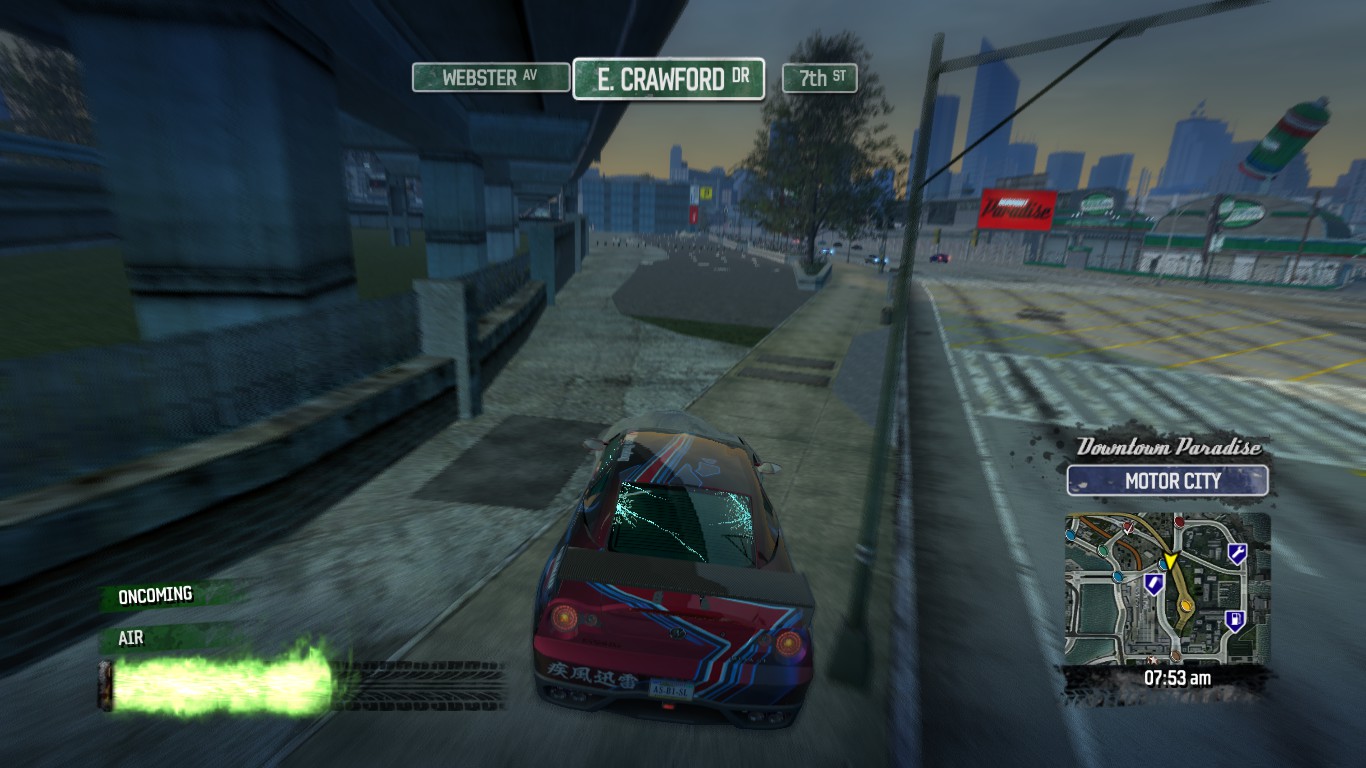This screenshot has height=768, width=1366.
Task: Select the yellow roundabout marker on the minimap
Action: (x=1185, y=605)
